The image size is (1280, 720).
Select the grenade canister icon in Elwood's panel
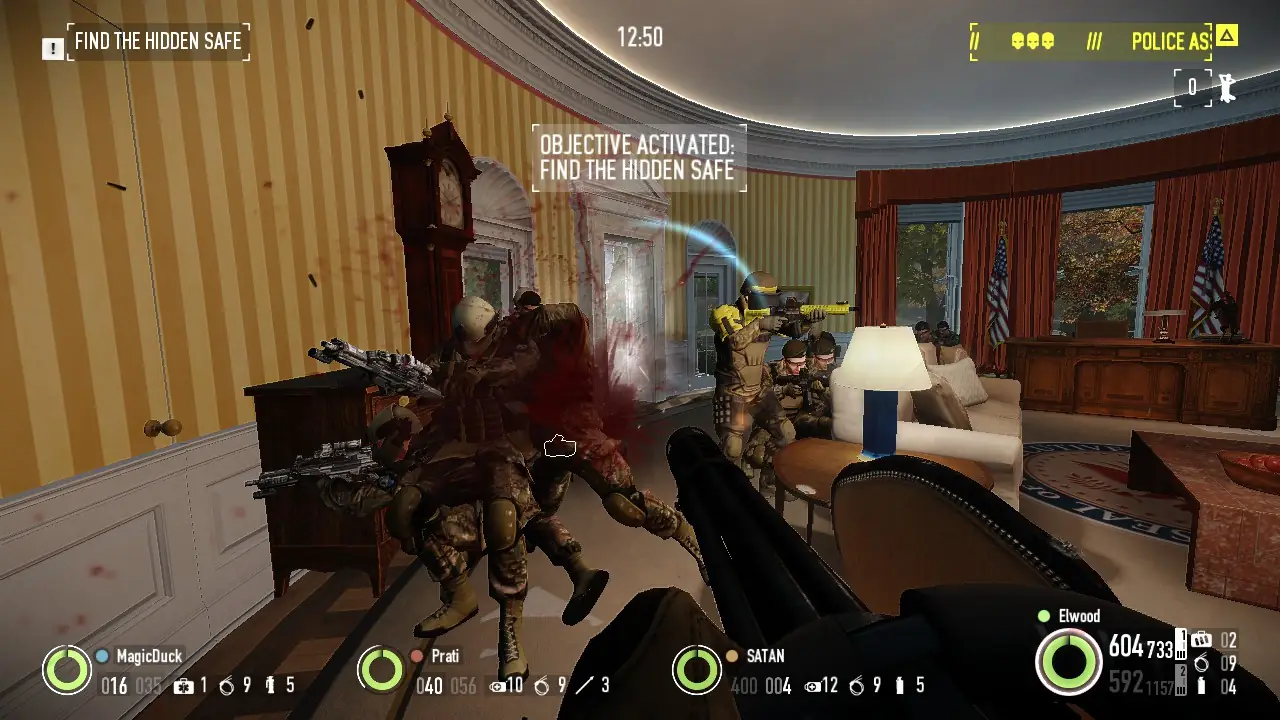[1201, 686]
